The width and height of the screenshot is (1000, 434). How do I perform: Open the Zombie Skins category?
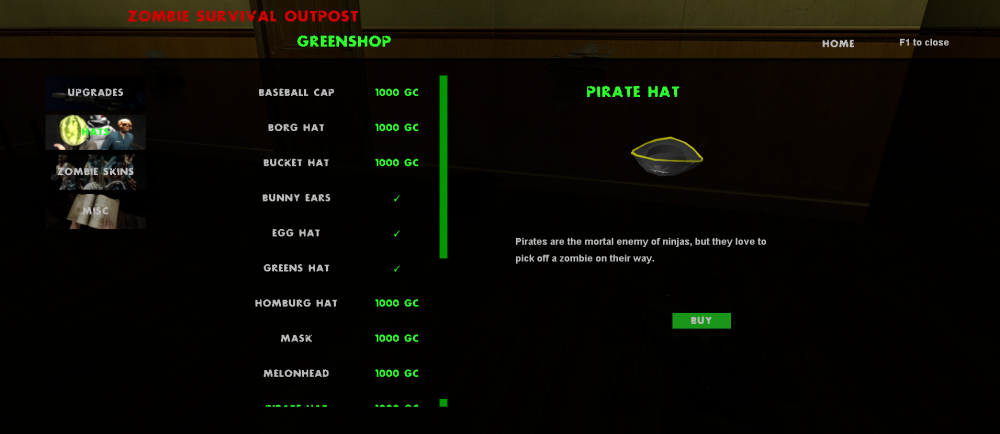96,171
